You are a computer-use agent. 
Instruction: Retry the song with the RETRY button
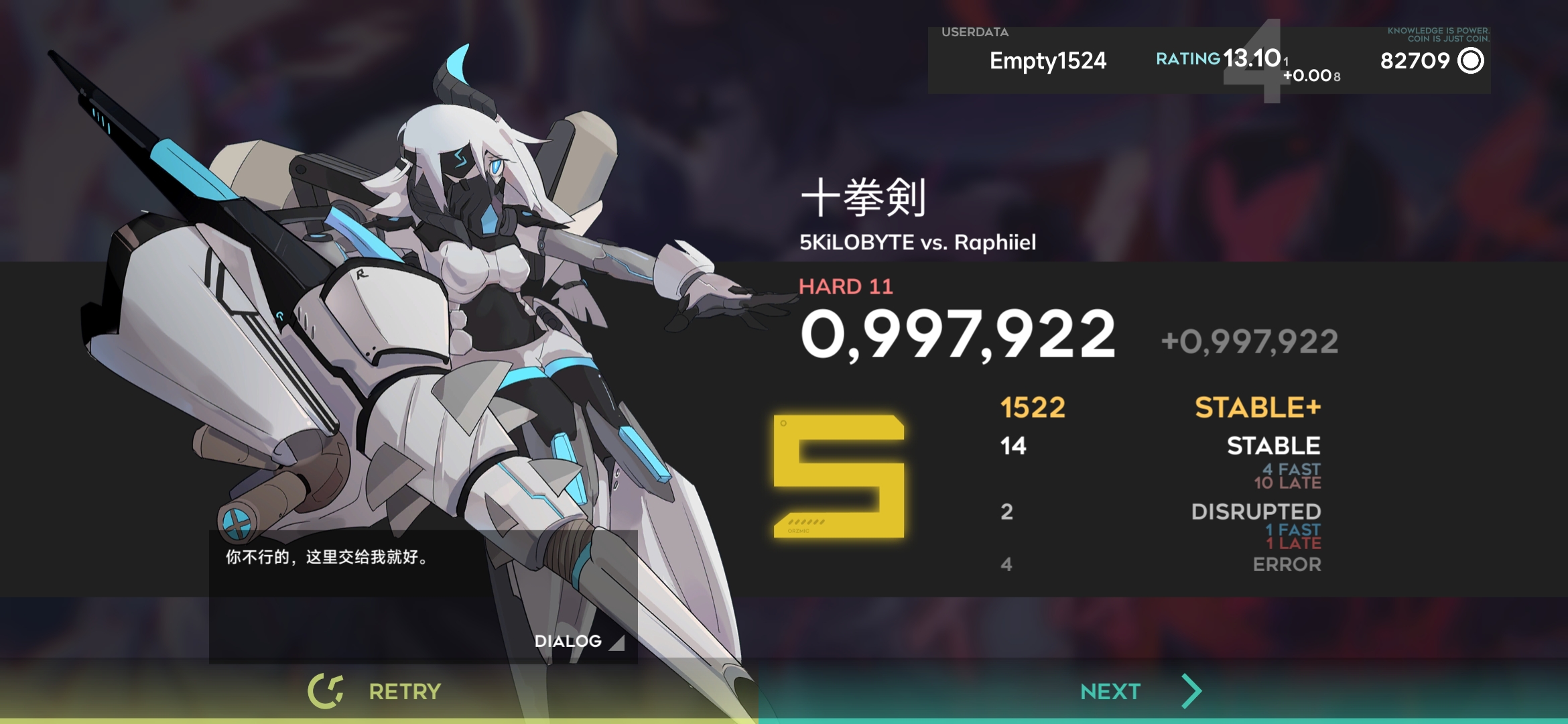click(375, 691)
